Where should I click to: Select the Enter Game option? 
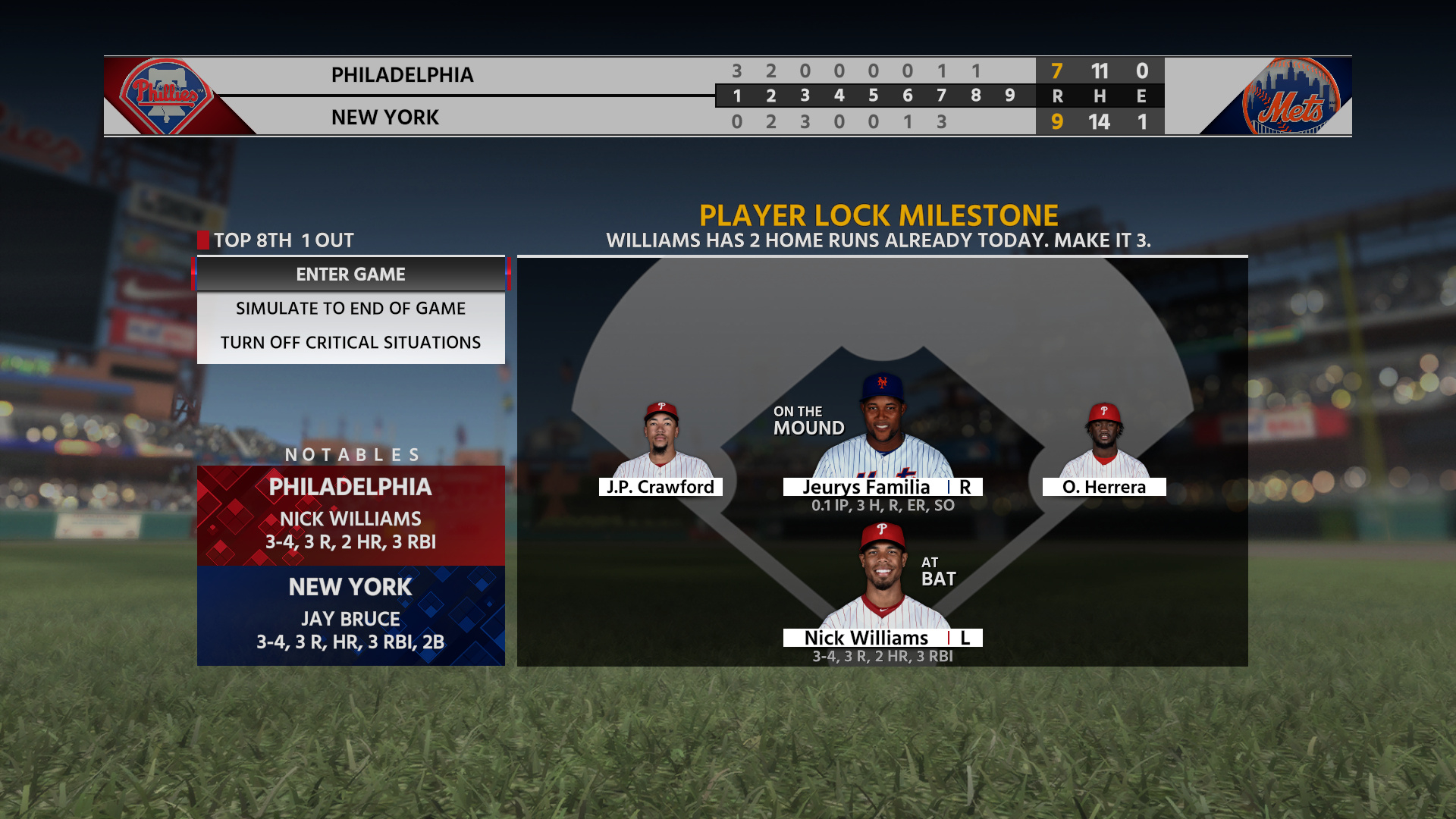pyautogui.click(x=350, y=275)
